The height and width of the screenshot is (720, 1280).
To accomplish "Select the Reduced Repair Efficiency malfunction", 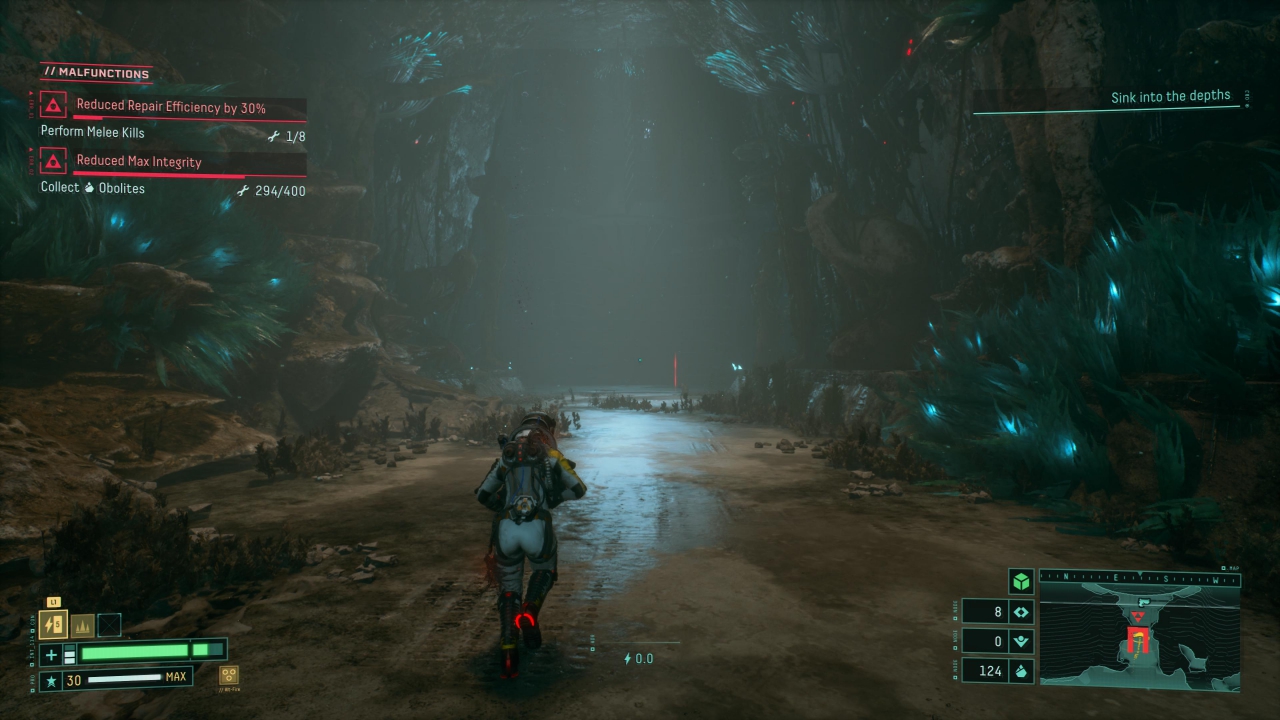I will point(171,107).
